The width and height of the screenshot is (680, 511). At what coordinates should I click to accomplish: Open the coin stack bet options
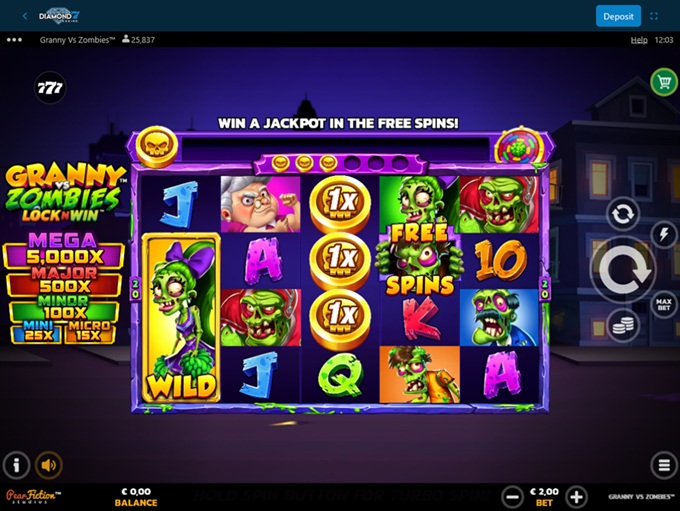622,326
